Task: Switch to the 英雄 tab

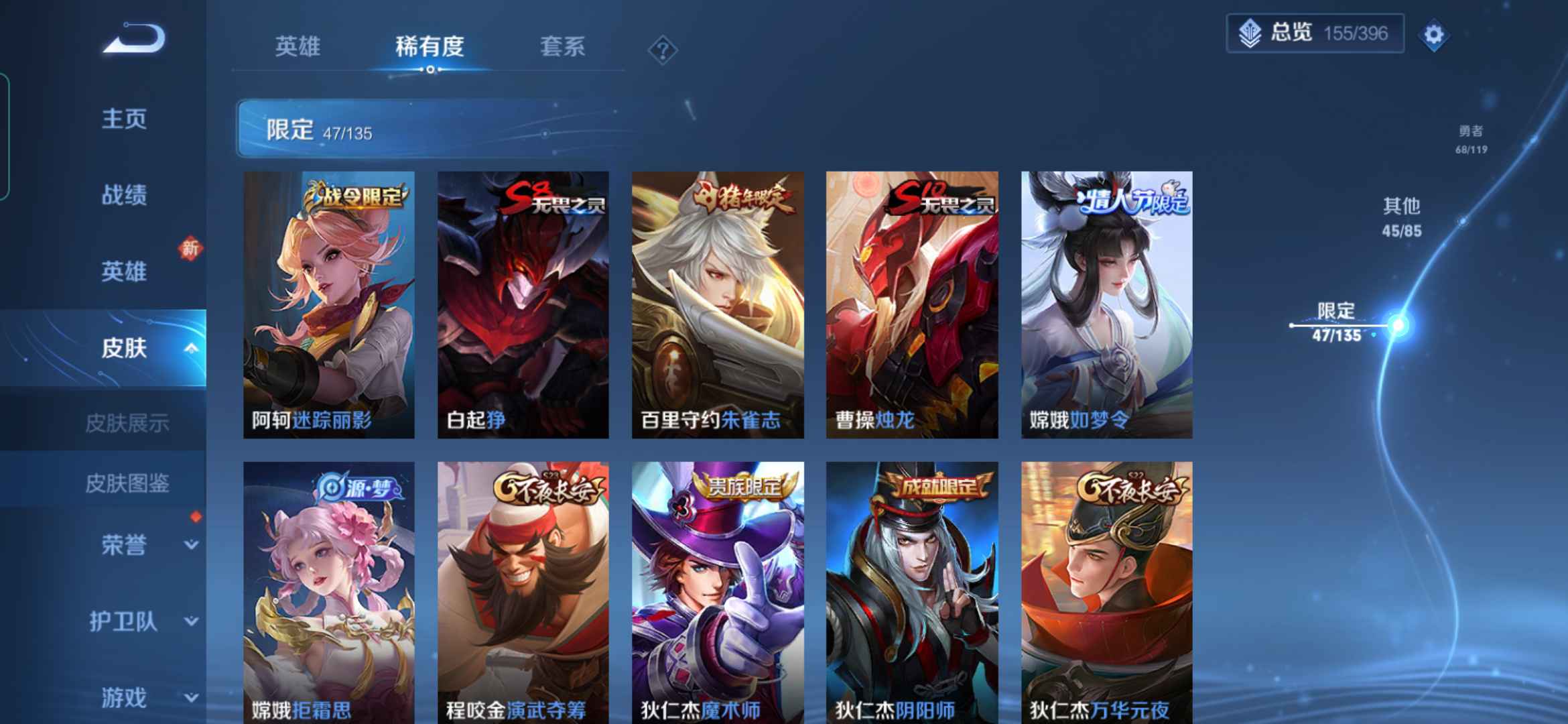Action: [298, 47]
